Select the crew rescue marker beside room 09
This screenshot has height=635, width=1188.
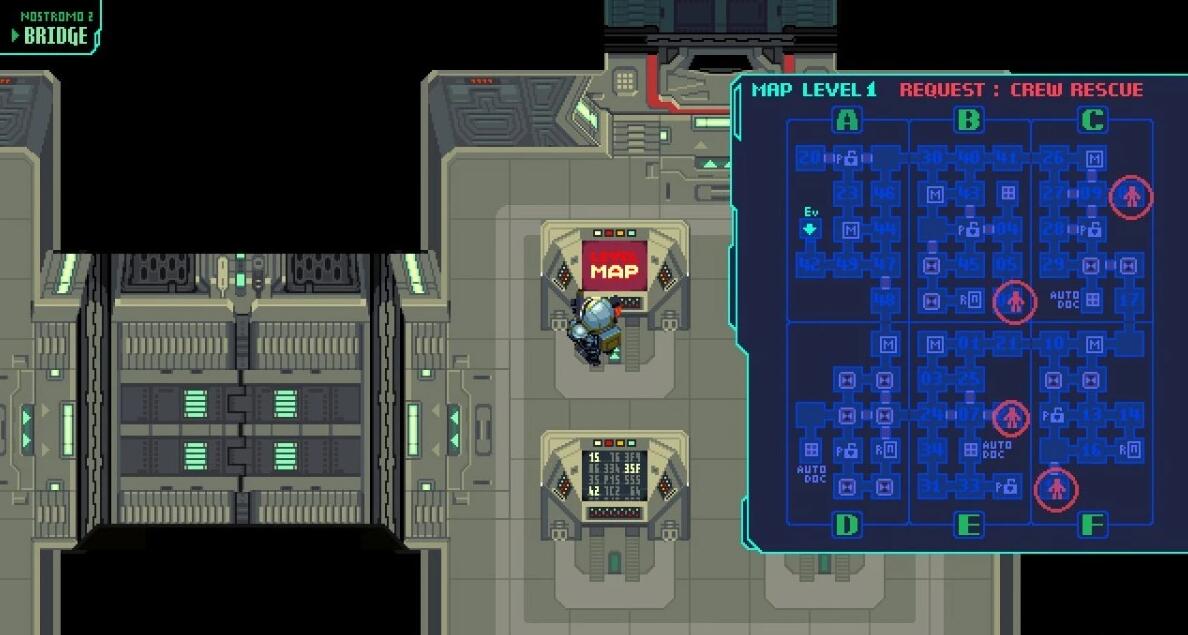(x=1131, y=196)
